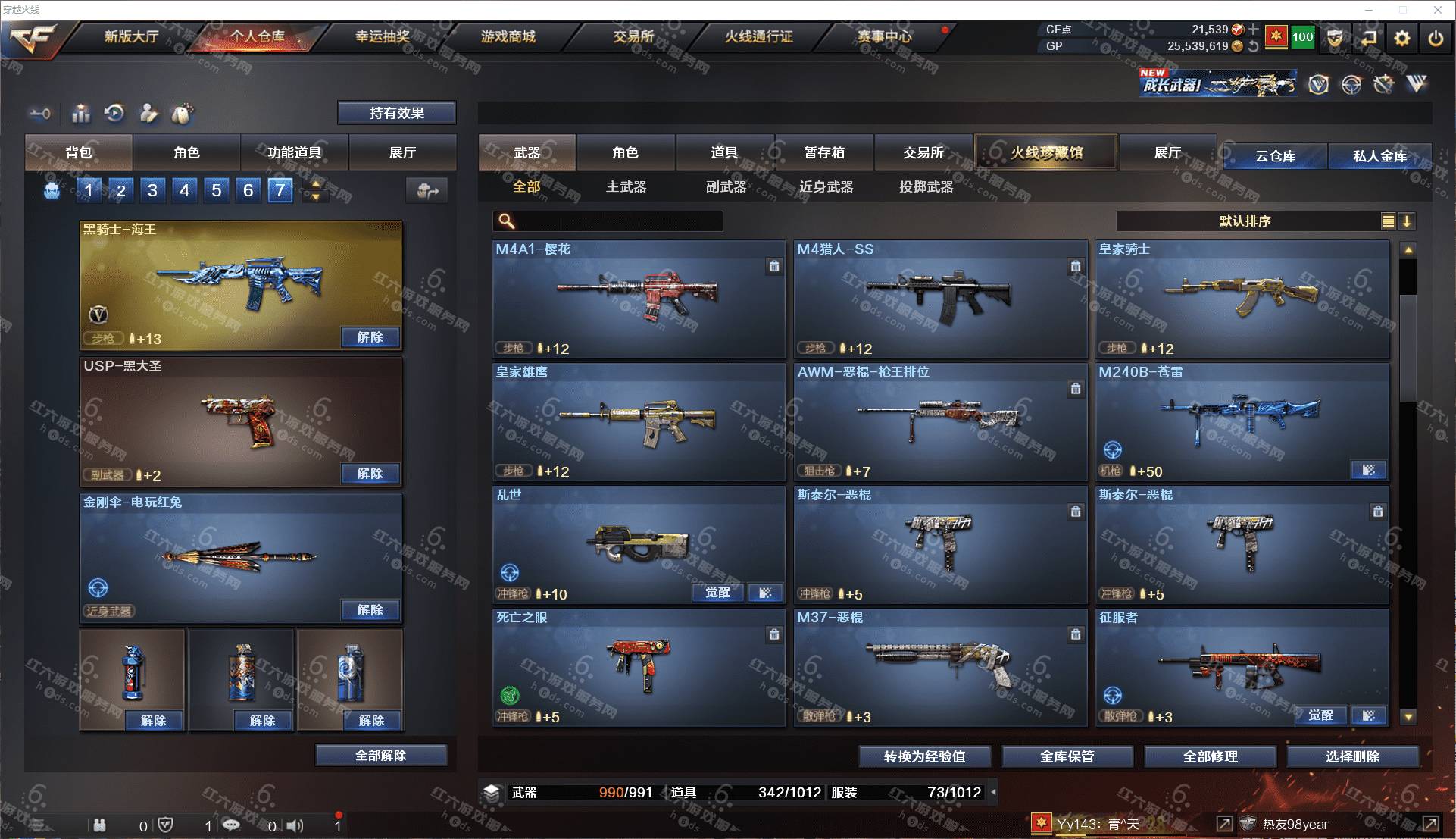Screen dimensions: 1456x839
Task: Select loadout bag number 3
Action: pos(152,190)
